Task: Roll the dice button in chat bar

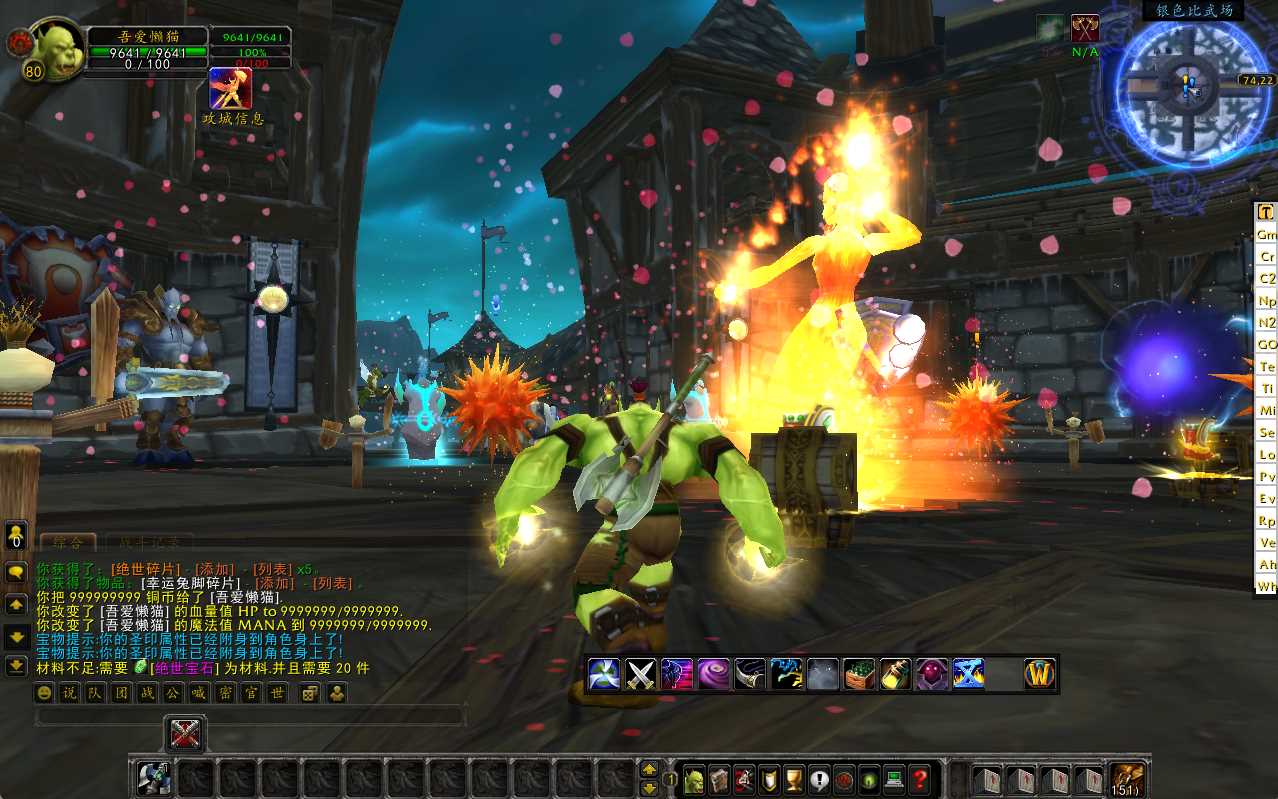Action: pos(310,692)
